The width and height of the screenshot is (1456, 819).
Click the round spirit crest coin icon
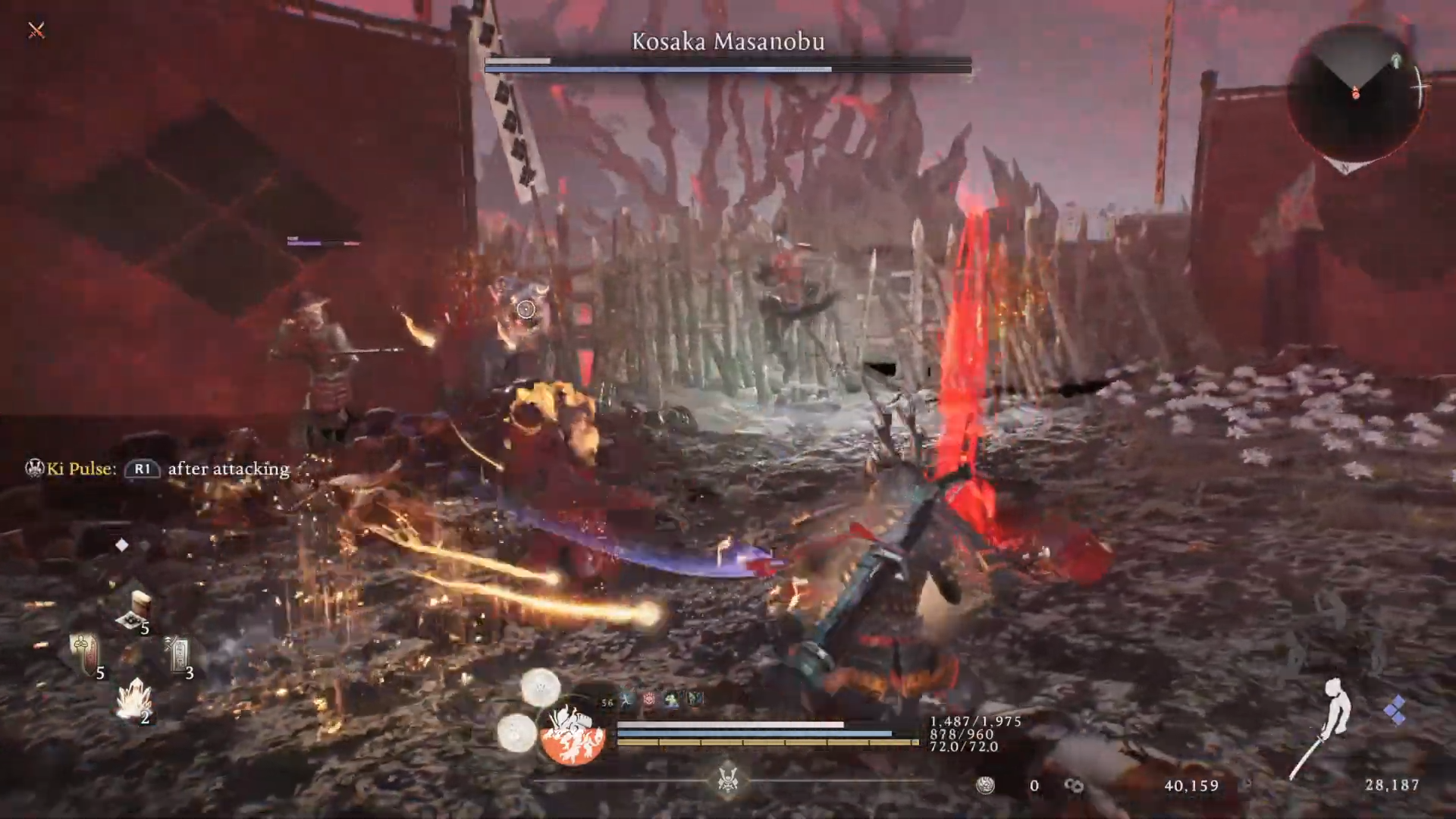(x=985, y=786)
